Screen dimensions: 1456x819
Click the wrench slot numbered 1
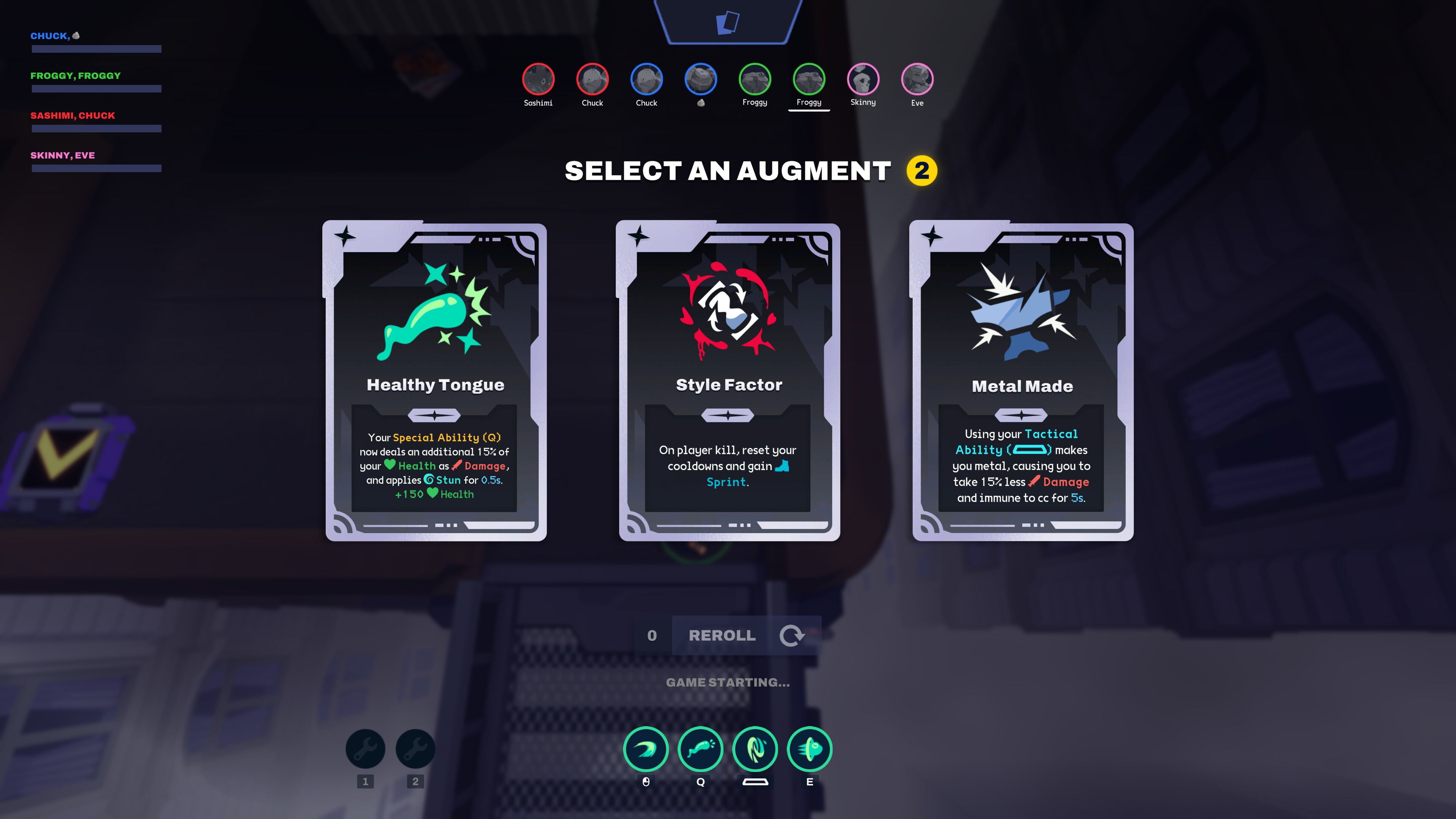(x=365, y=750)
